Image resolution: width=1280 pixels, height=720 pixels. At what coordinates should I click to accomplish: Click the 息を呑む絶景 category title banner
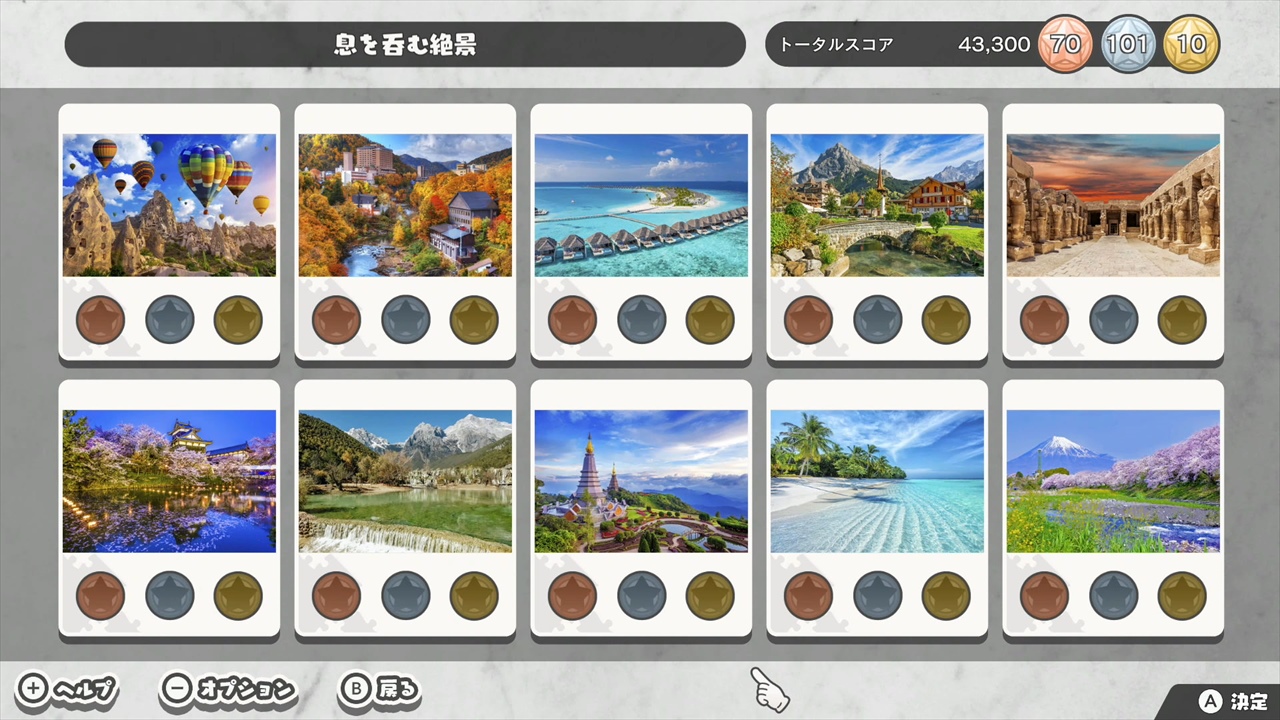[x=403, y=44]
